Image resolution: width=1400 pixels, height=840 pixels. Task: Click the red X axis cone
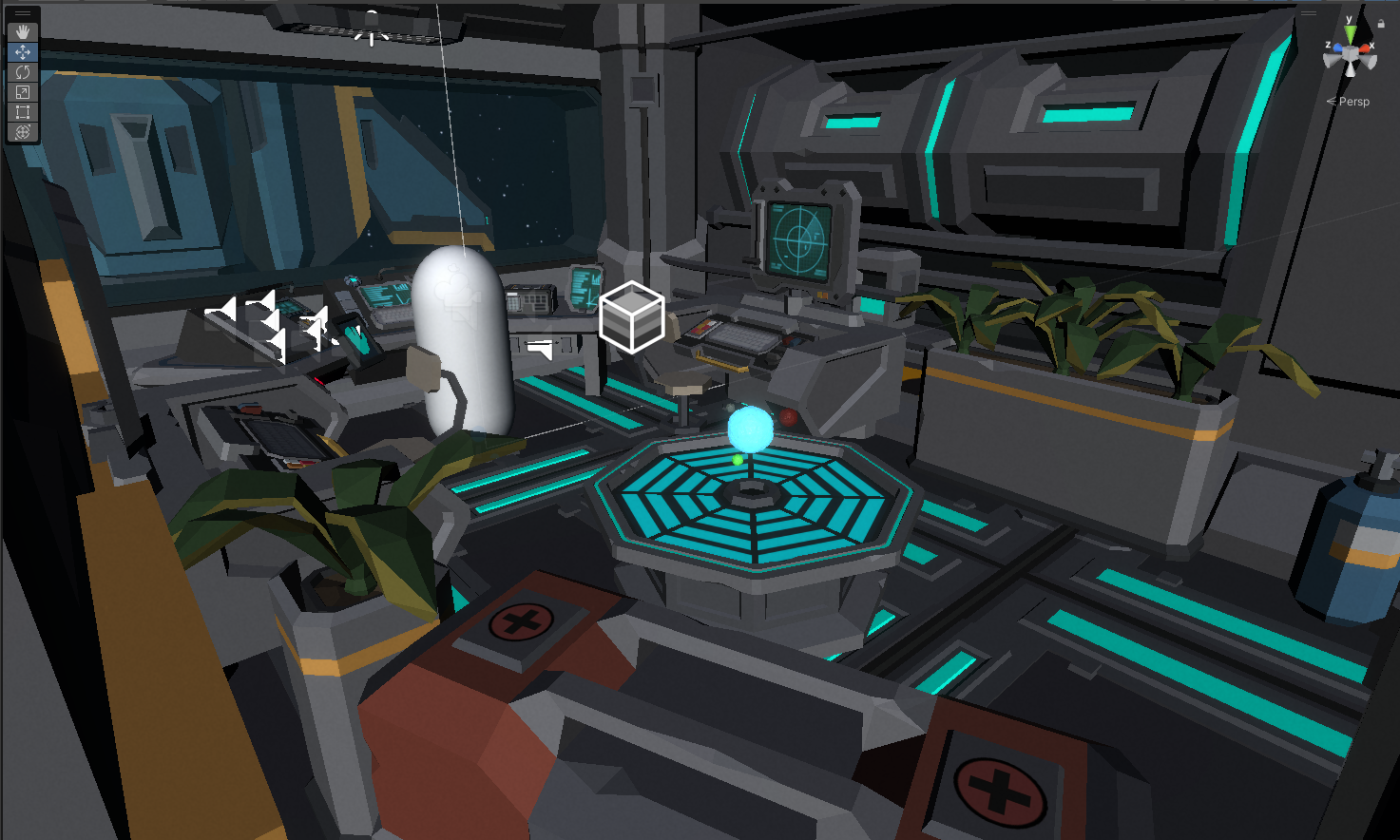click(x=1365, y=48)
